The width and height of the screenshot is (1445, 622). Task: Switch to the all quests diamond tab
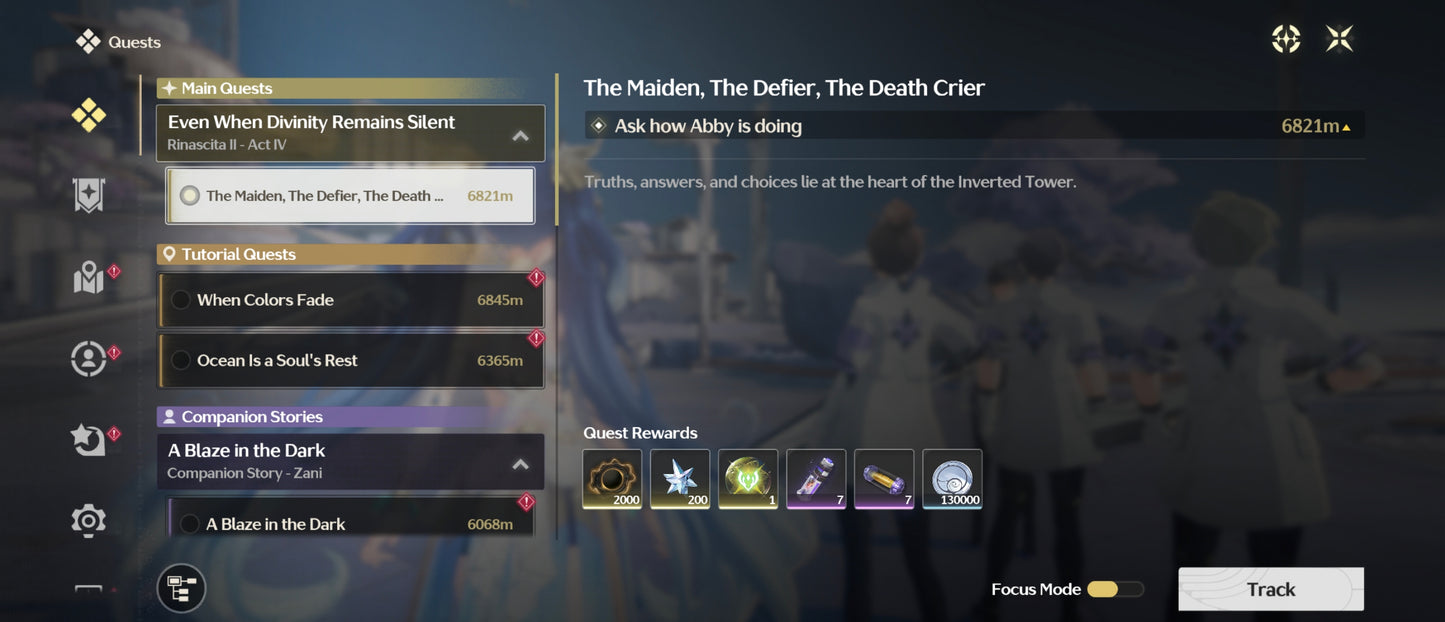coord(88,116)
